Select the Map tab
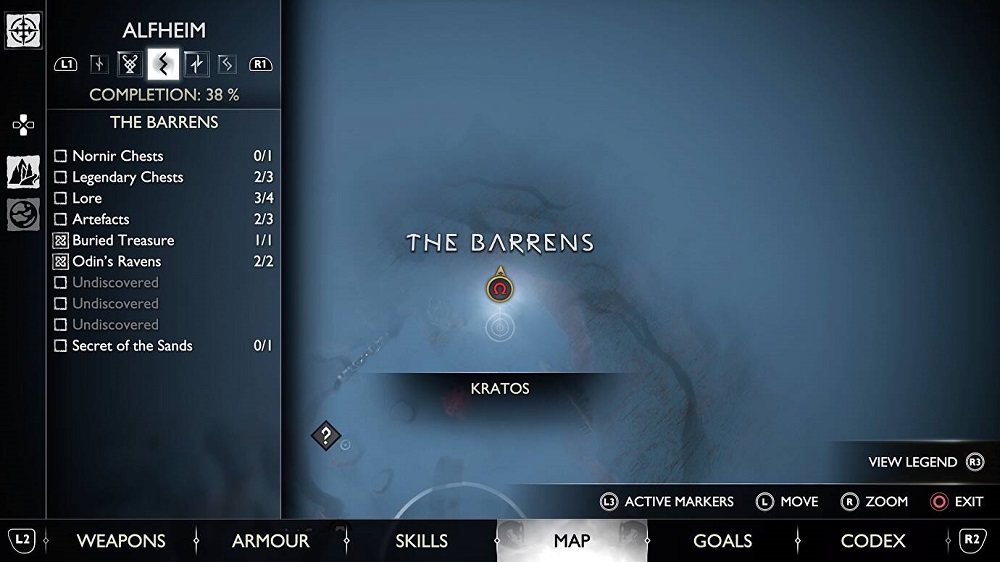This screenshot has height=562, width=1000. point(572,541)
